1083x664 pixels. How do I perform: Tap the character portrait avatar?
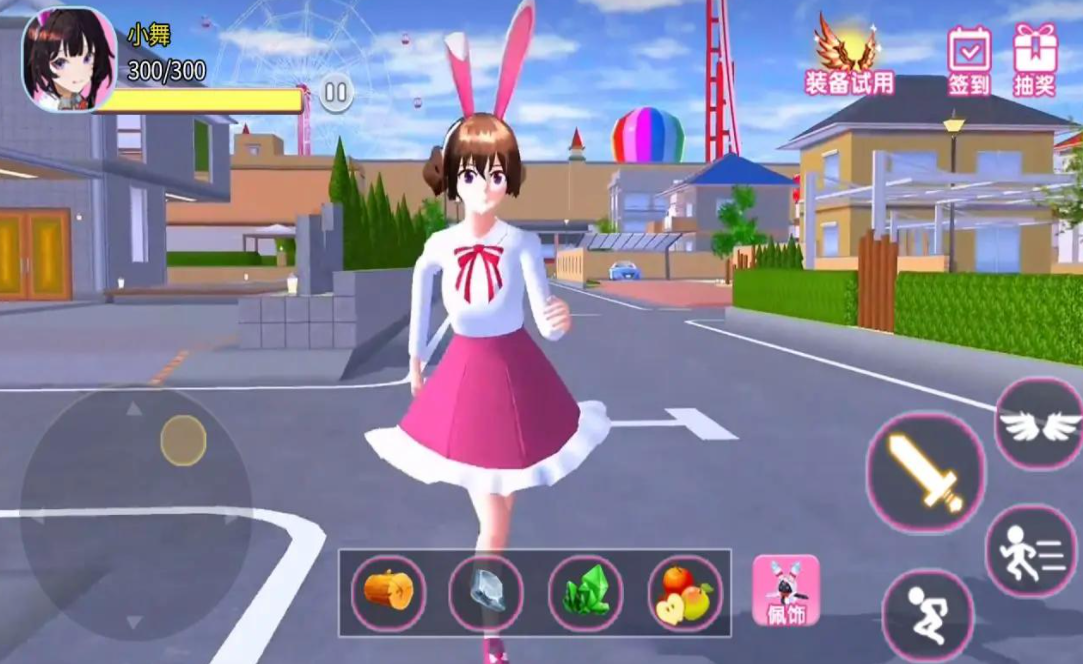69,58
